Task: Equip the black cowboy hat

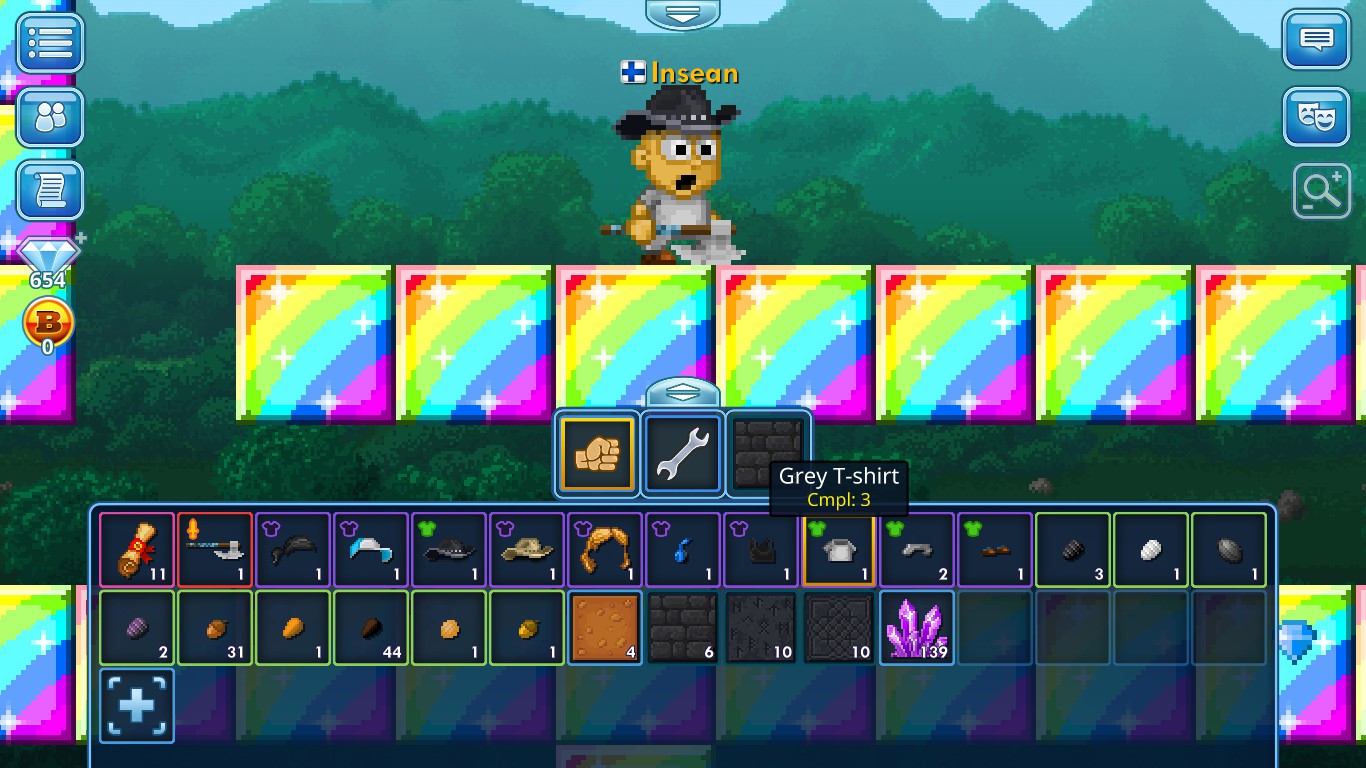Action: [x=448, y=549]
